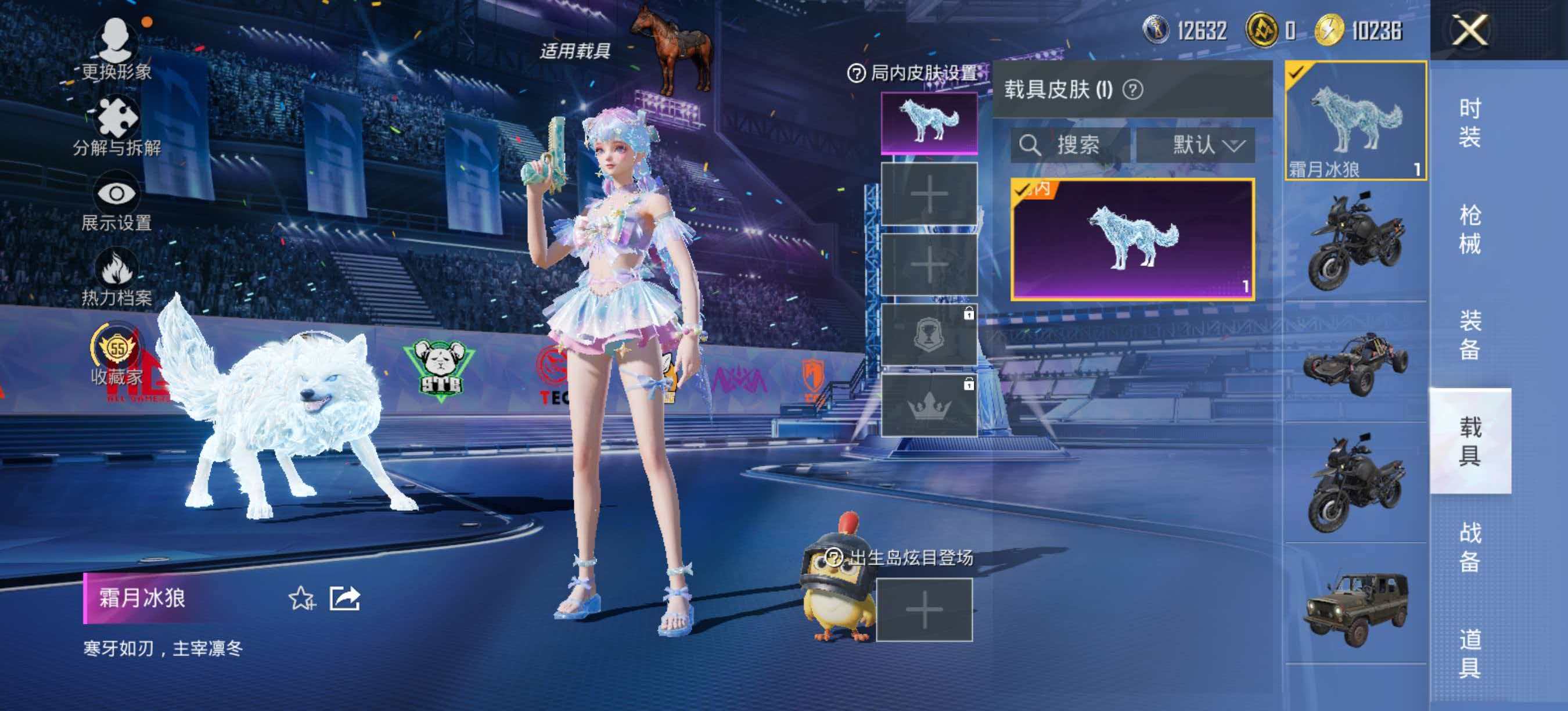Click the 局内皮肤设置 question mark icon
This screenshot has width=1568, height=711.
click(x=858, y=73)
